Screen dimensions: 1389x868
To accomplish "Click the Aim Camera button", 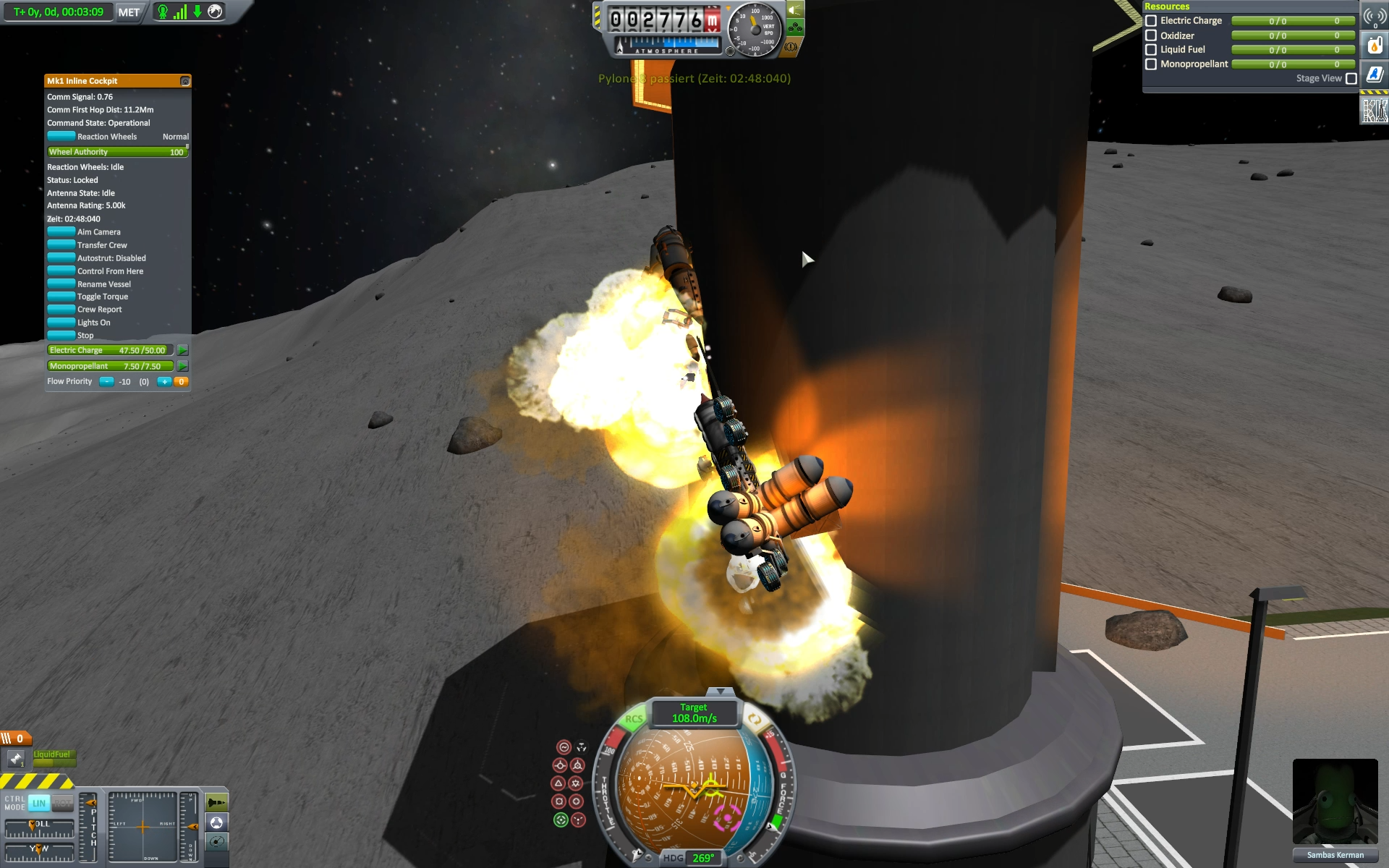I will [x=61, y=232].
